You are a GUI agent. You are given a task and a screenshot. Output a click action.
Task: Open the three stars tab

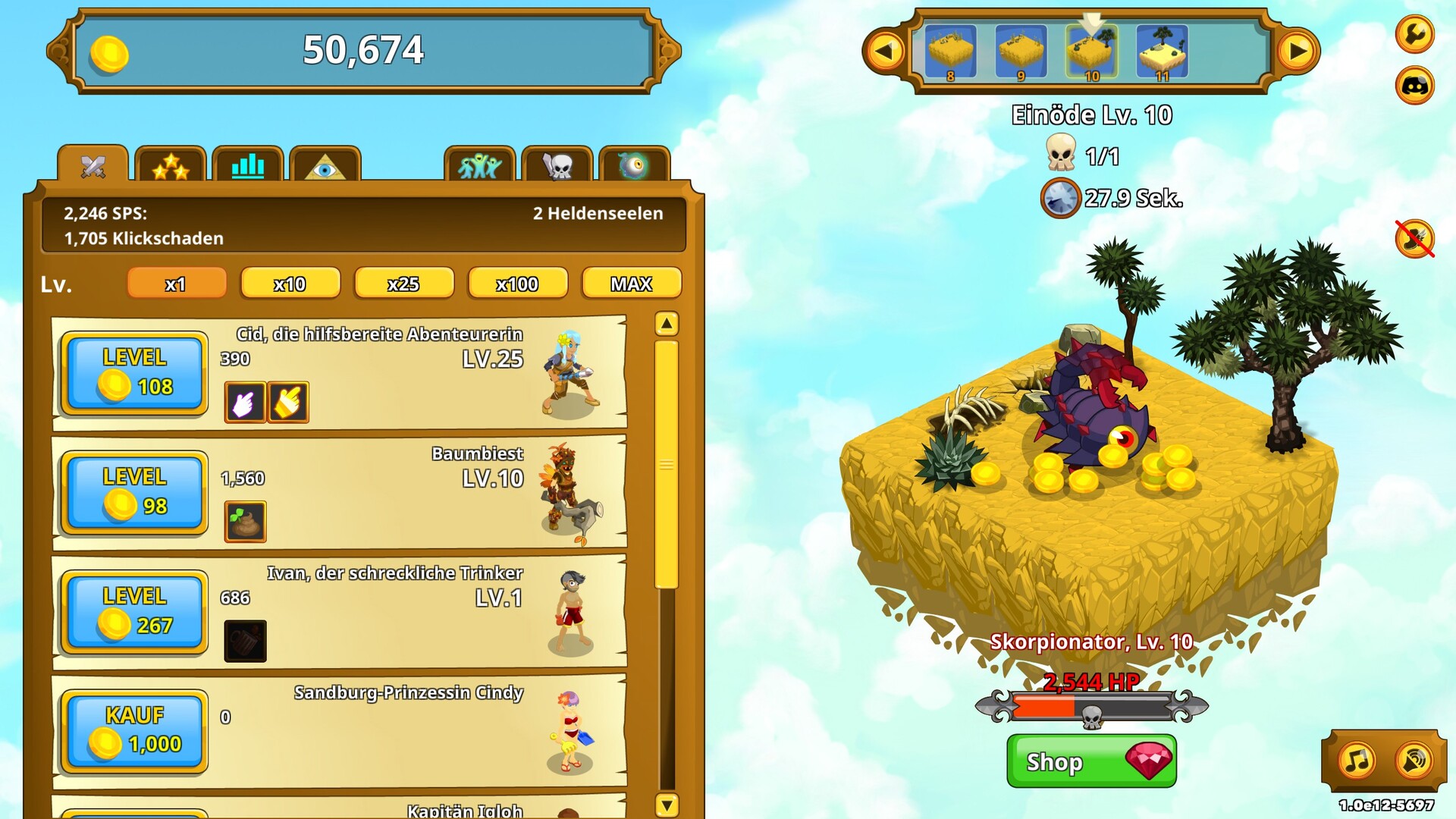click(x=171, y=165)
